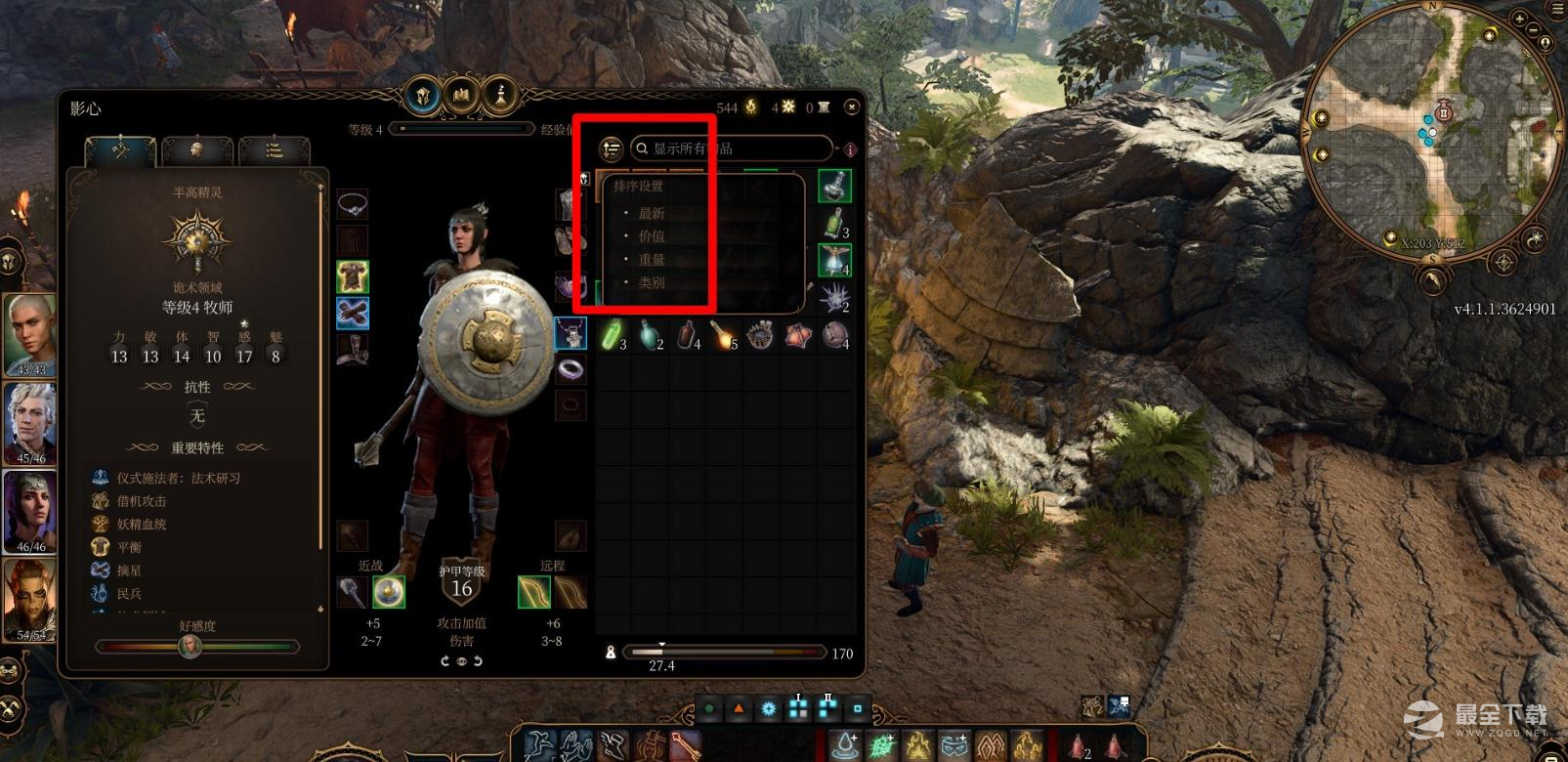1568x762 pixels.
Task: Select the mace in the melee slot
Action: (x=353, y=592)
